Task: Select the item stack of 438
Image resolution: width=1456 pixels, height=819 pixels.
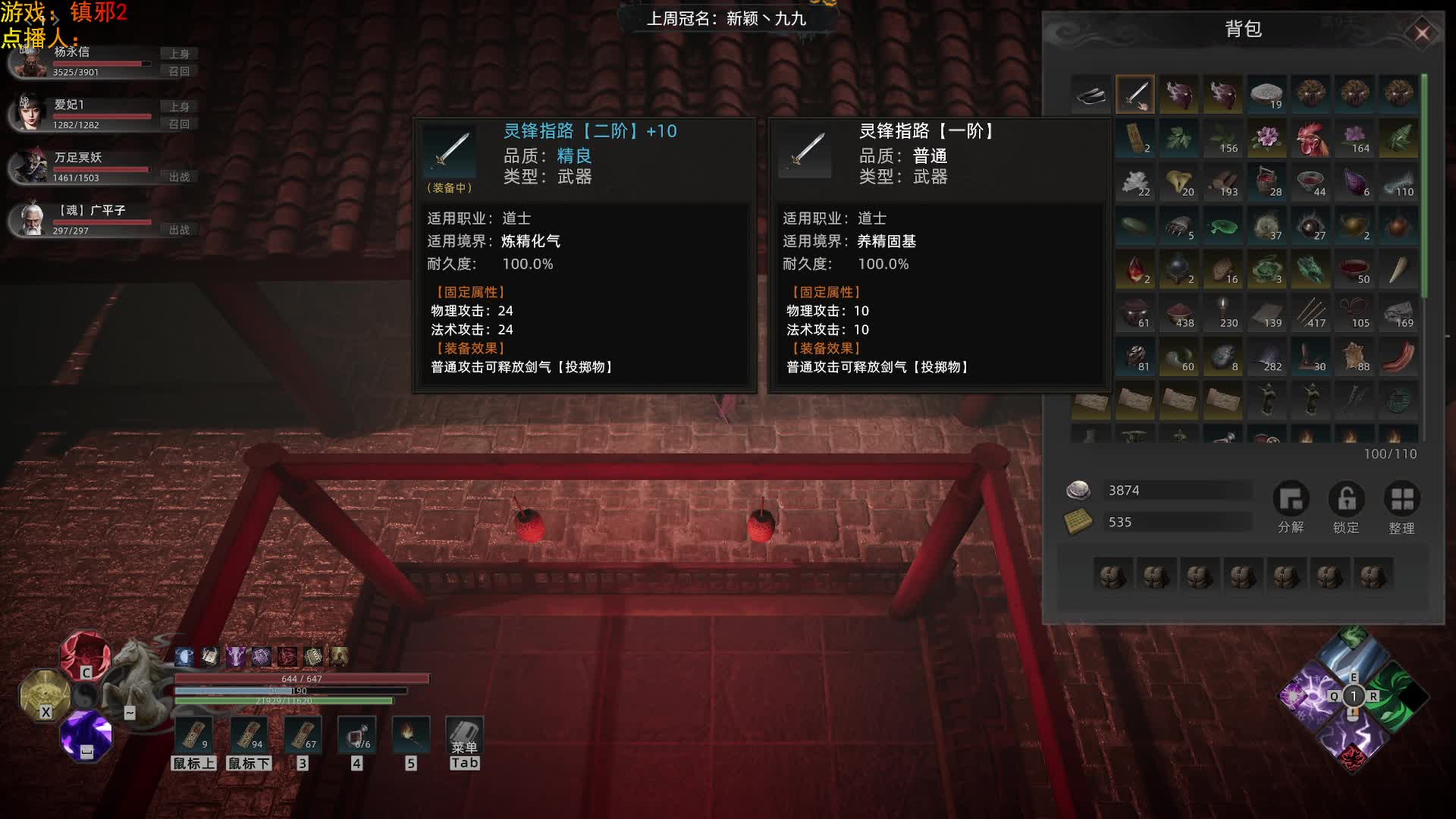Action: (x=1179, y=313)
